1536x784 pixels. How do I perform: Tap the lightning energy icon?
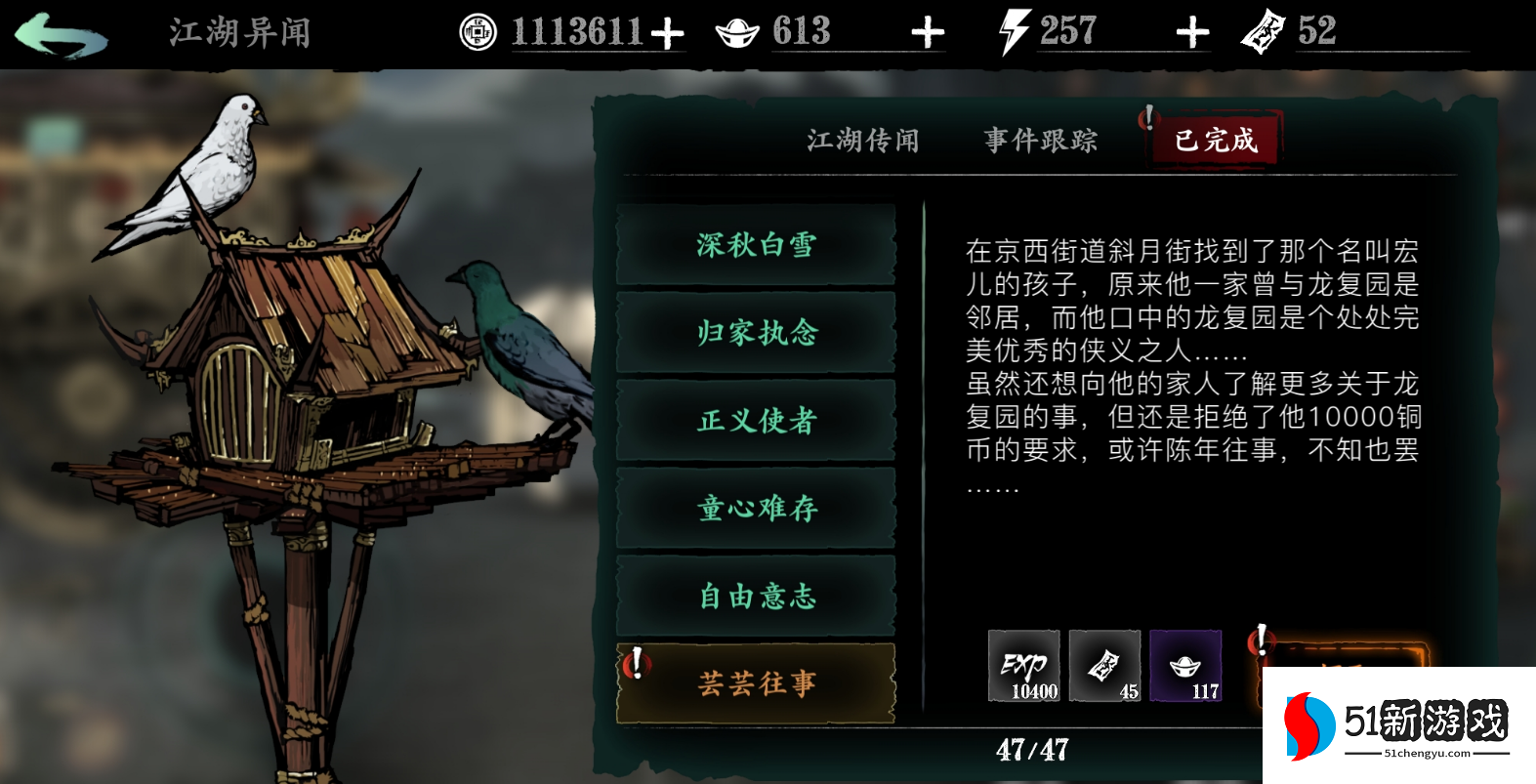1014,29
